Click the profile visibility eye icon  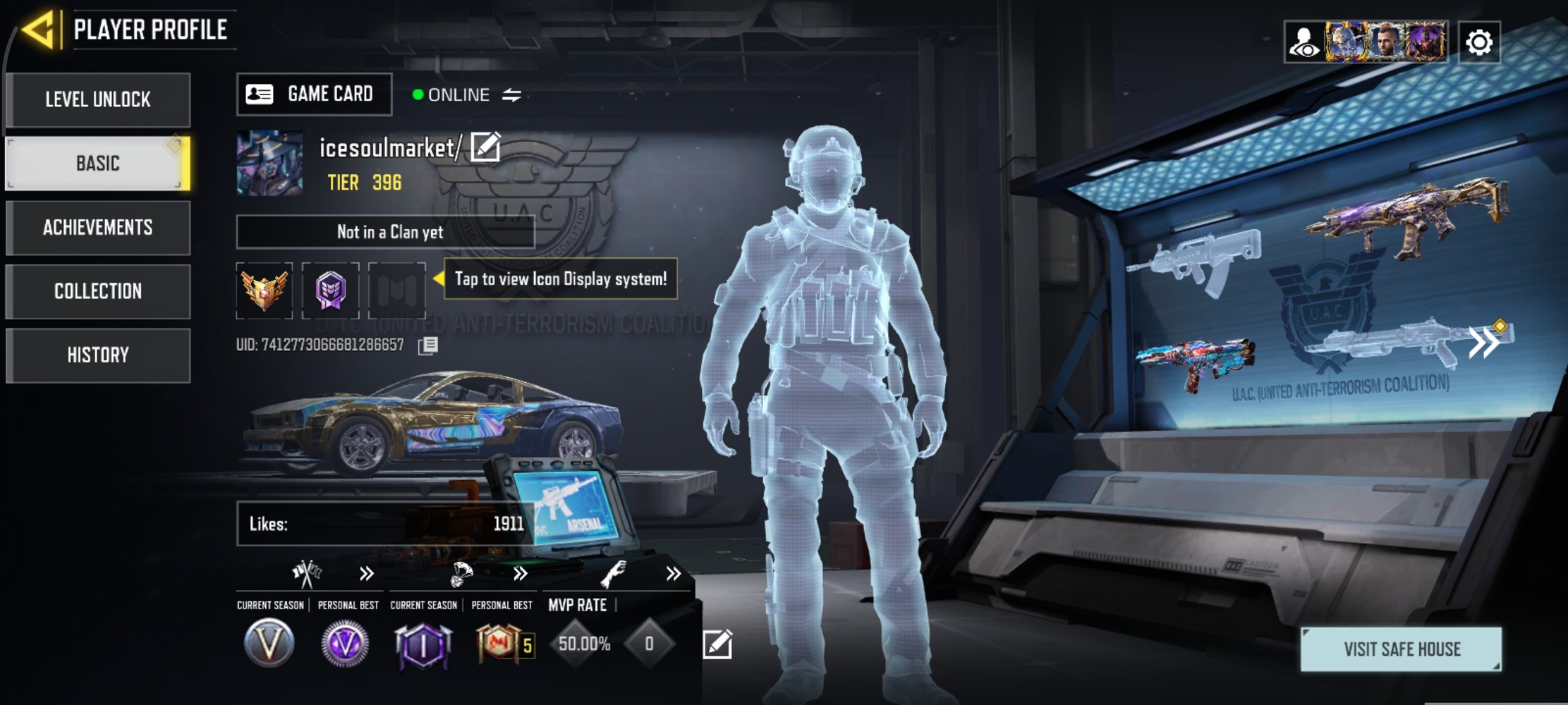1303,42
